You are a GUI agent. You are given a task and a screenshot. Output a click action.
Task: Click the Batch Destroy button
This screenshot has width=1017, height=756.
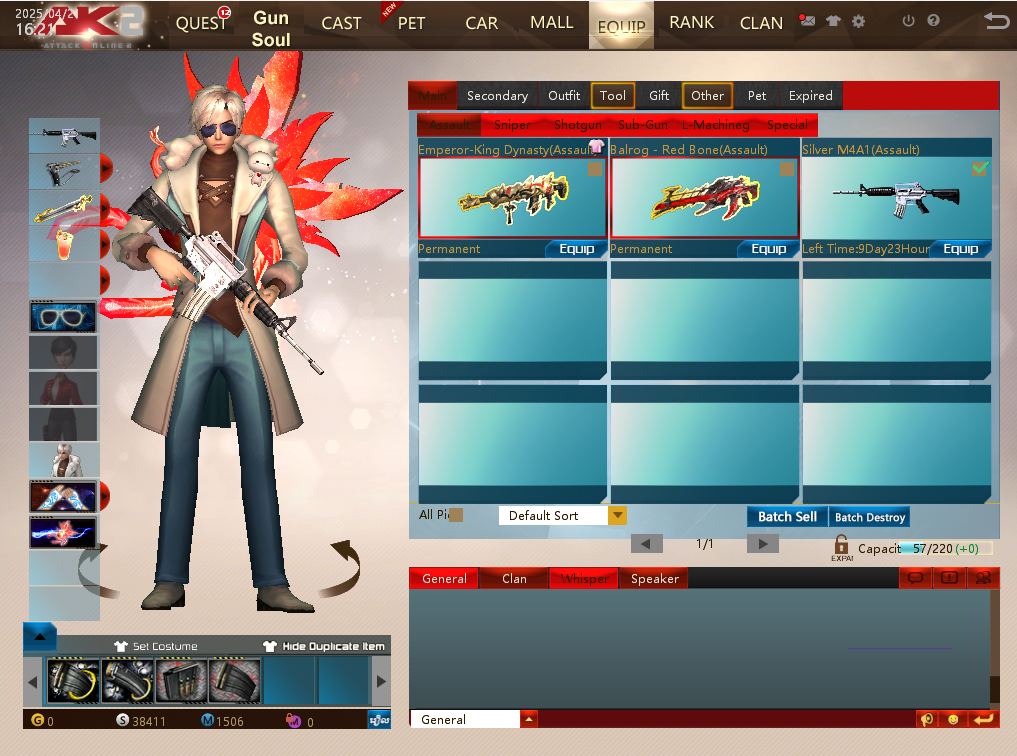pos(870,517)
